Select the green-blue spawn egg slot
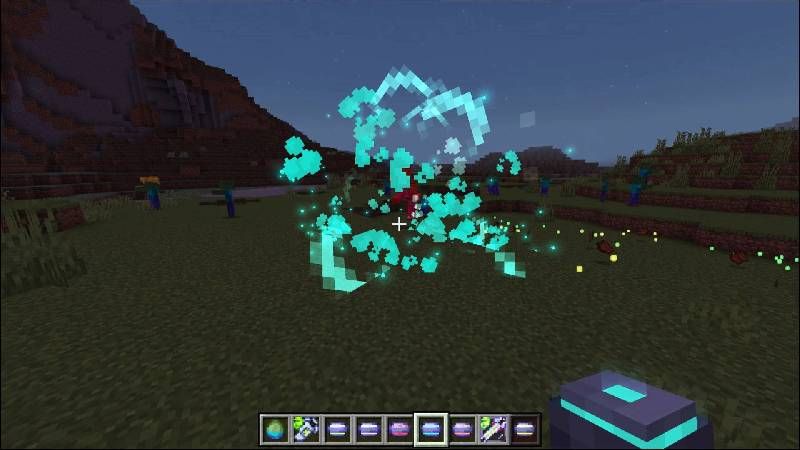The height and width of the screenshot is (450, 800). click(x=275, y=429)
